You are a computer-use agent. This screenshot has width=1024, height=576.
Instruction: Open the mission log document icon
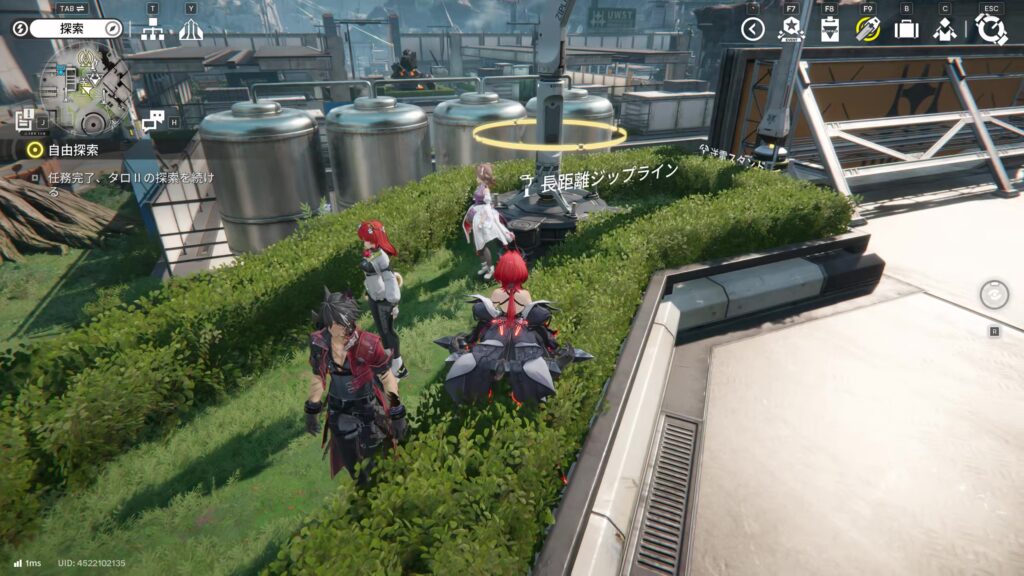25,120
